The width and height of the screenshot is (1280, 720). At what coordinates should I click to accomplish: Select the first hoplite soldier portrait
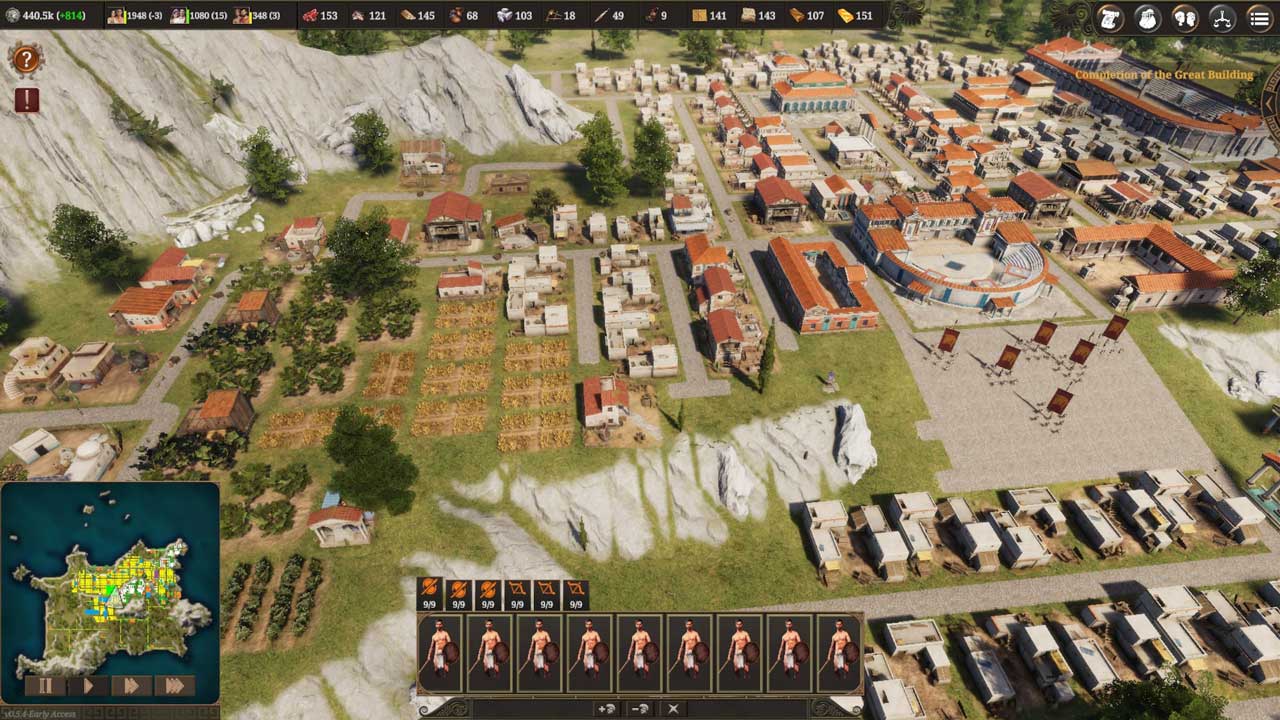pos(440,653)
